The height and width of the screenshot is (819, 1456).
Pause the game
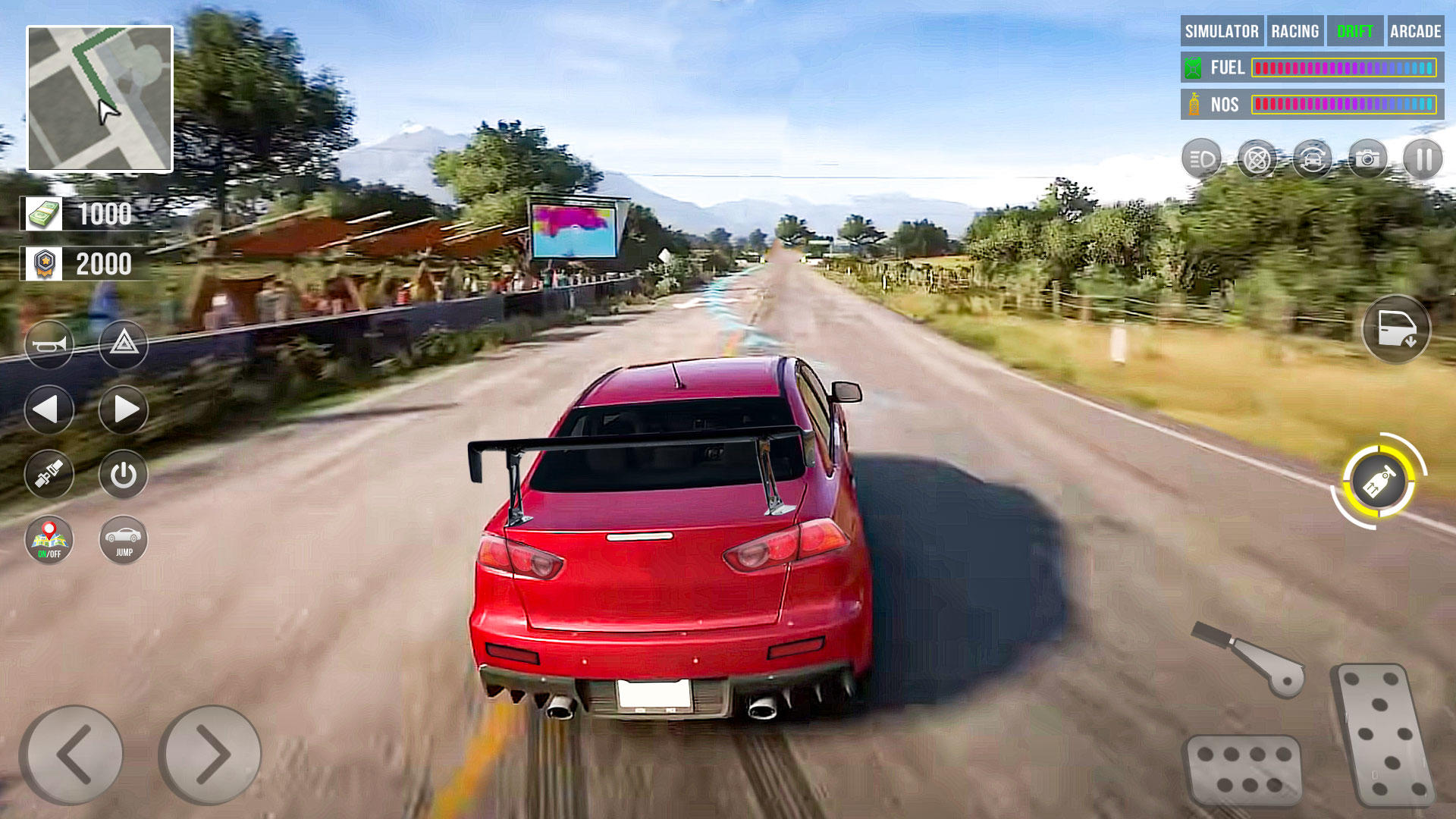(1423, 158)
